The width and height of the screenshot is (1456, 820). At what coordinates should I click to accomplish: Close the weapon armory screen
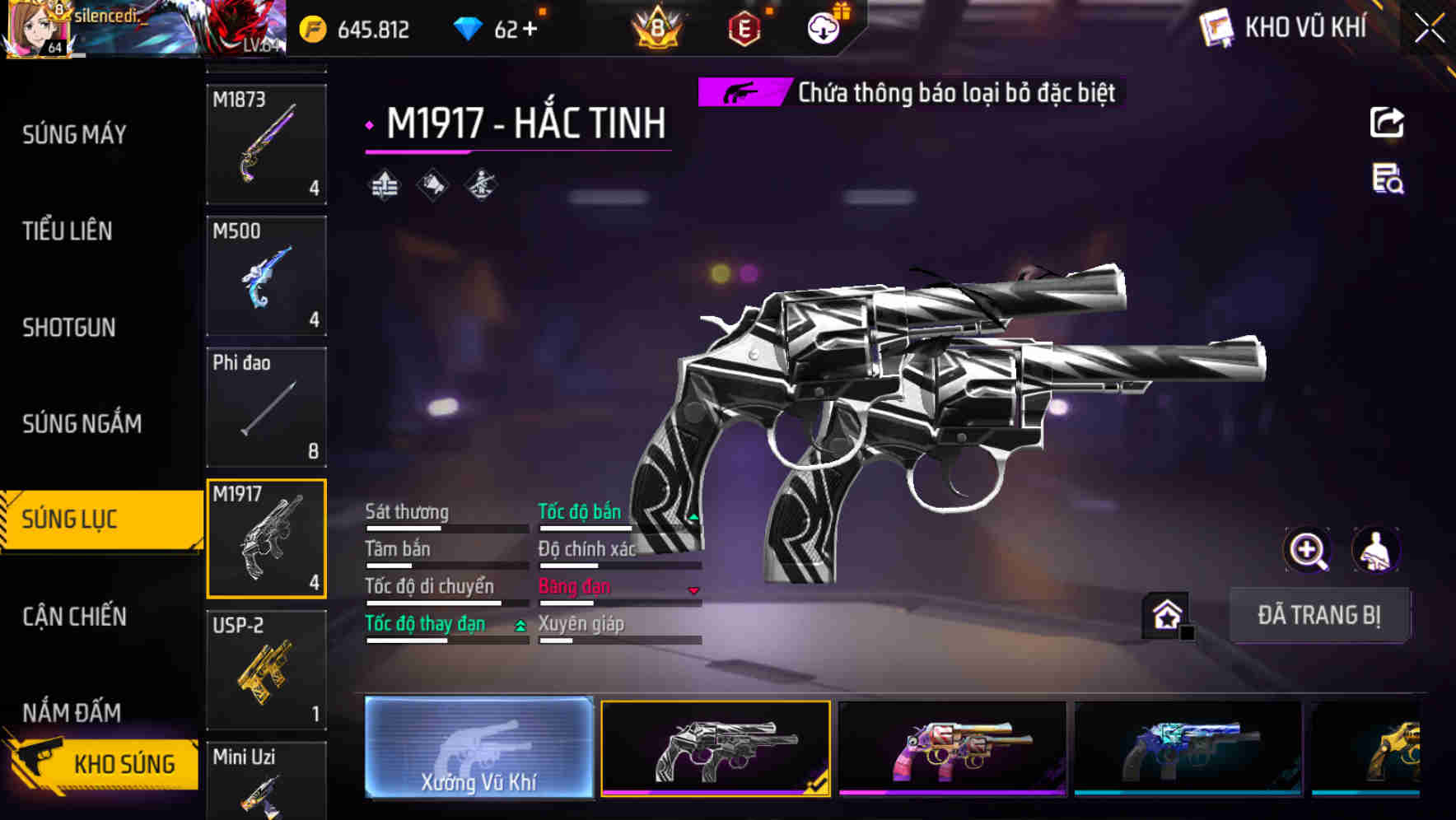1429,29
